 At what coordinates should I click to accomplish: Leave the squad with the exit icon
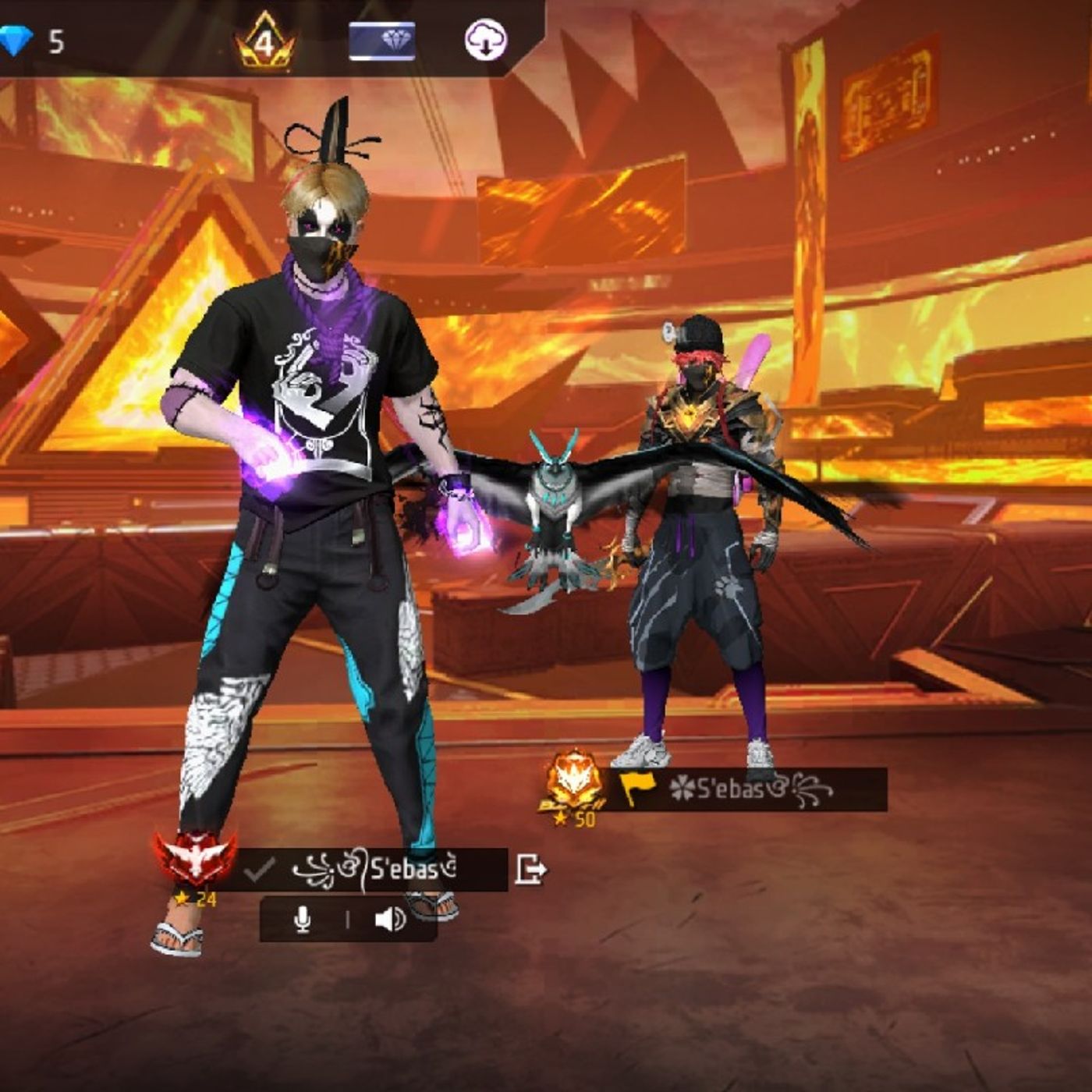530,869
